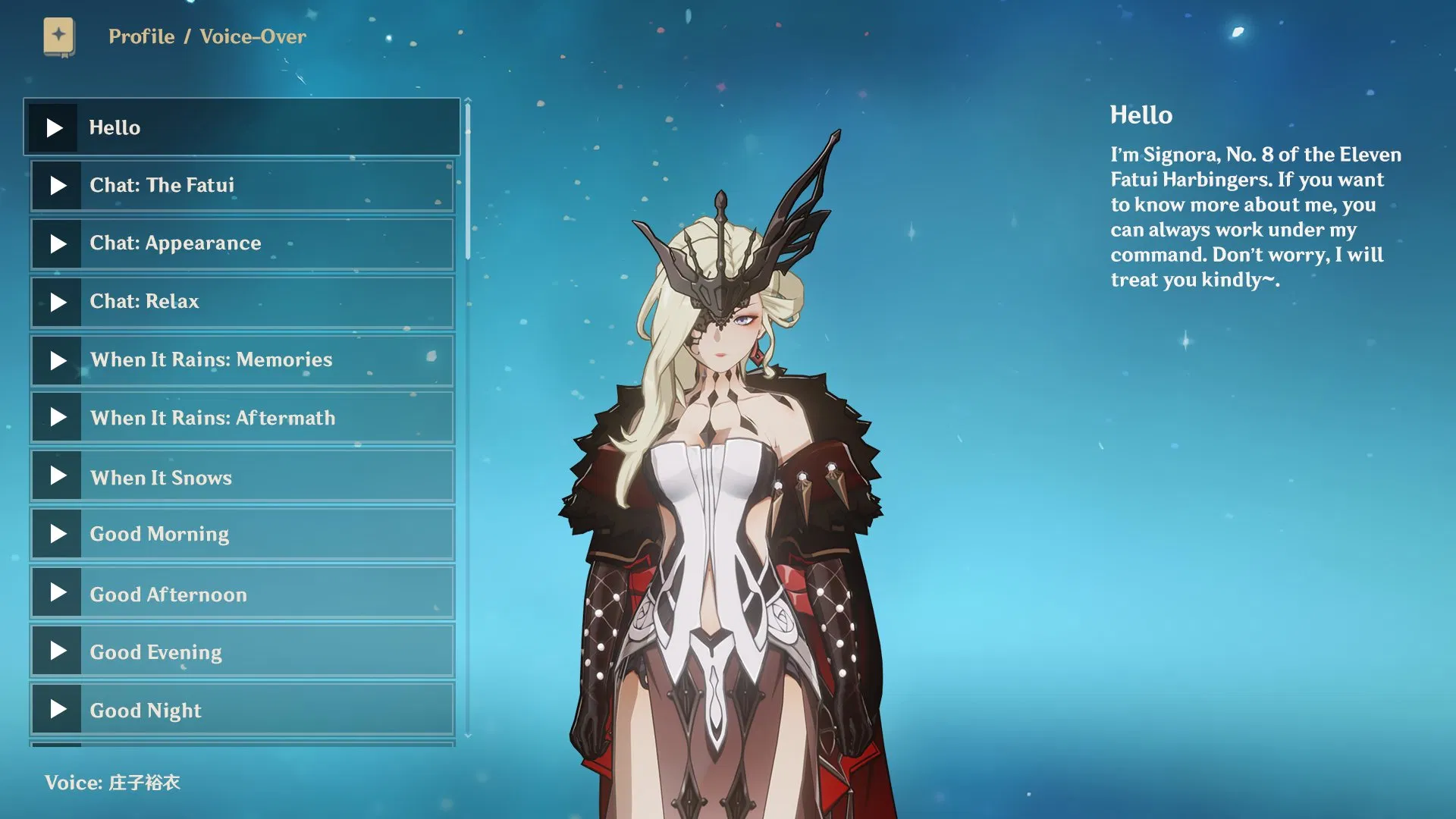
Task: Play the When It Rains: Aftermath audio
Action: [57, 418]
